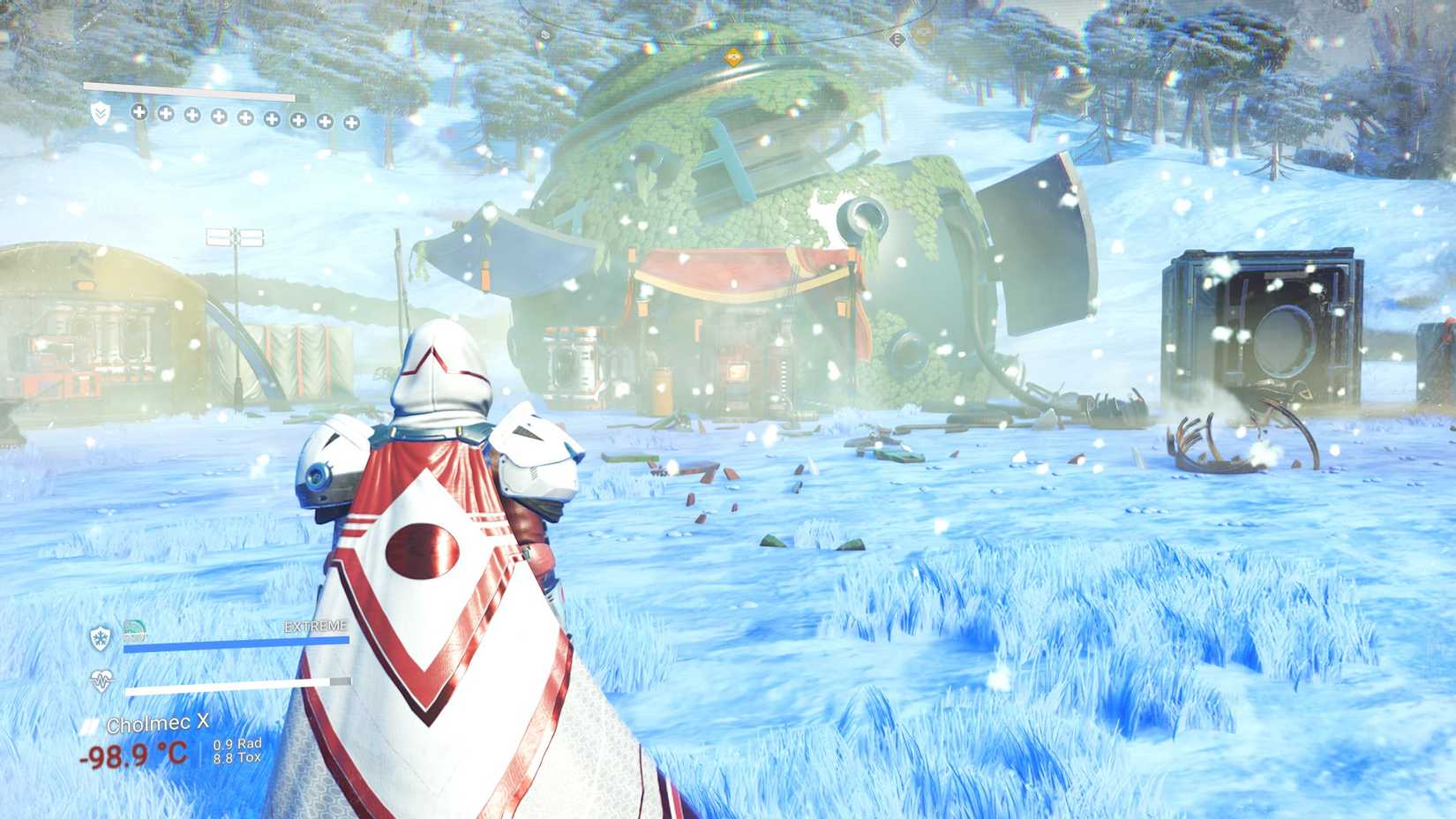Click the orange mission marker on the compass
This screenshot has height=819, width=1456.
coord(734,56)
